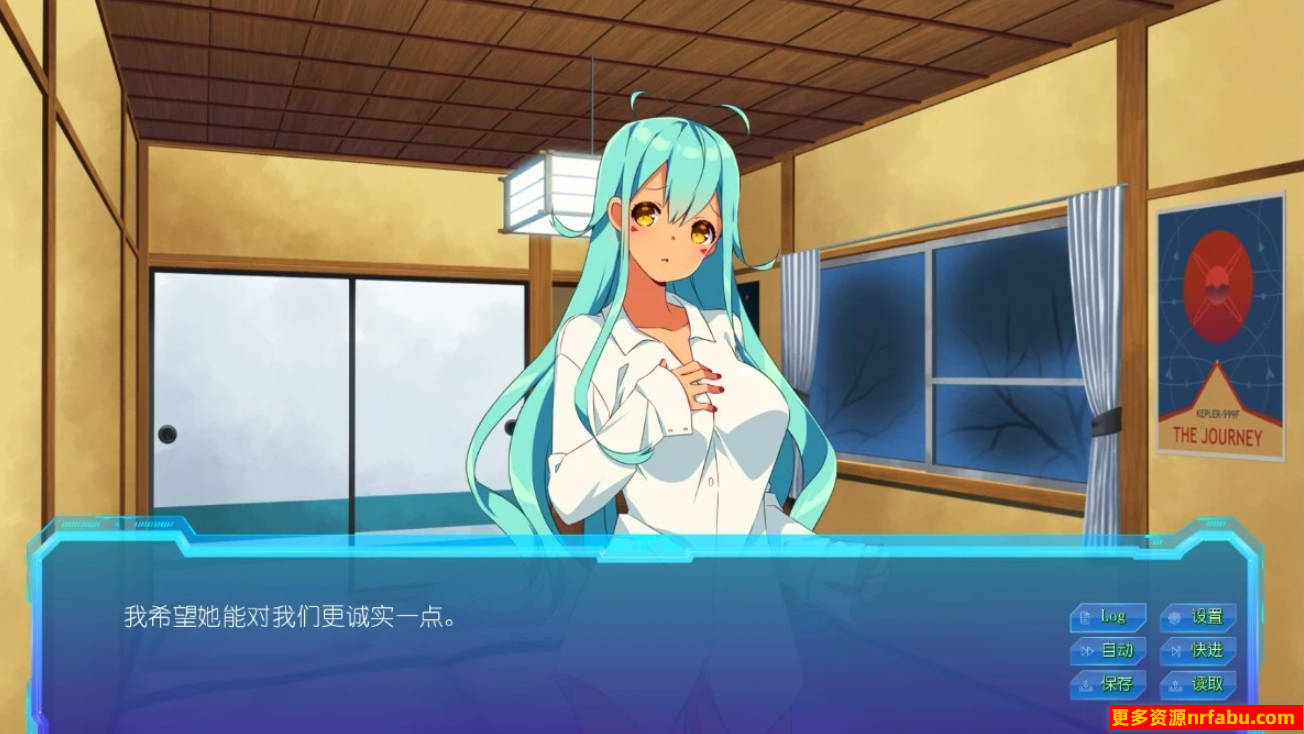Click the gear icon on the 设置 button
Screen dimensions: 1304x734
coord(1174,619)
